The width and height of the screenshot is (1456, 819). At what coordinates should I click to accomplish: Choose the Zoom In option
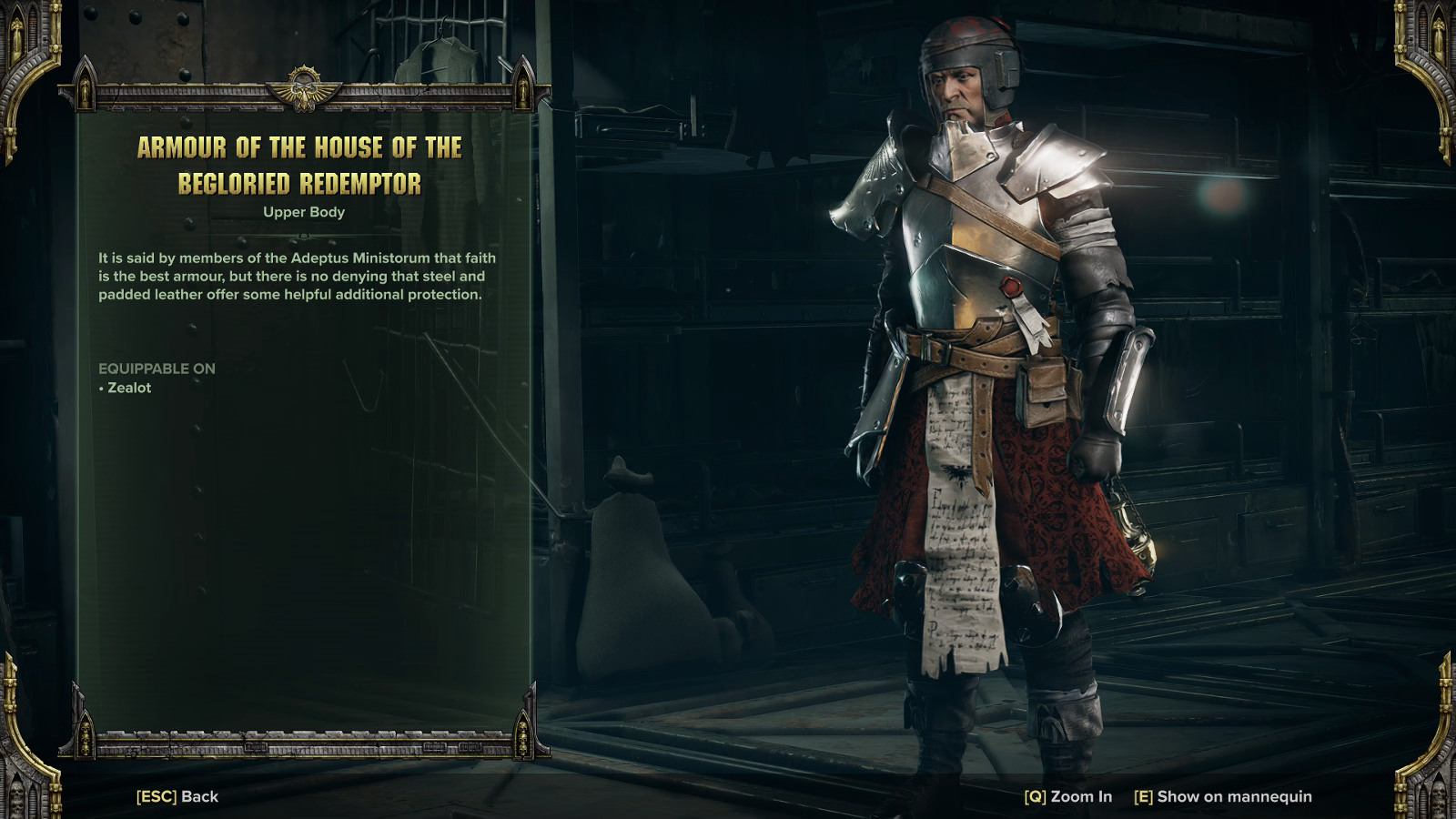click(1068, 796)
